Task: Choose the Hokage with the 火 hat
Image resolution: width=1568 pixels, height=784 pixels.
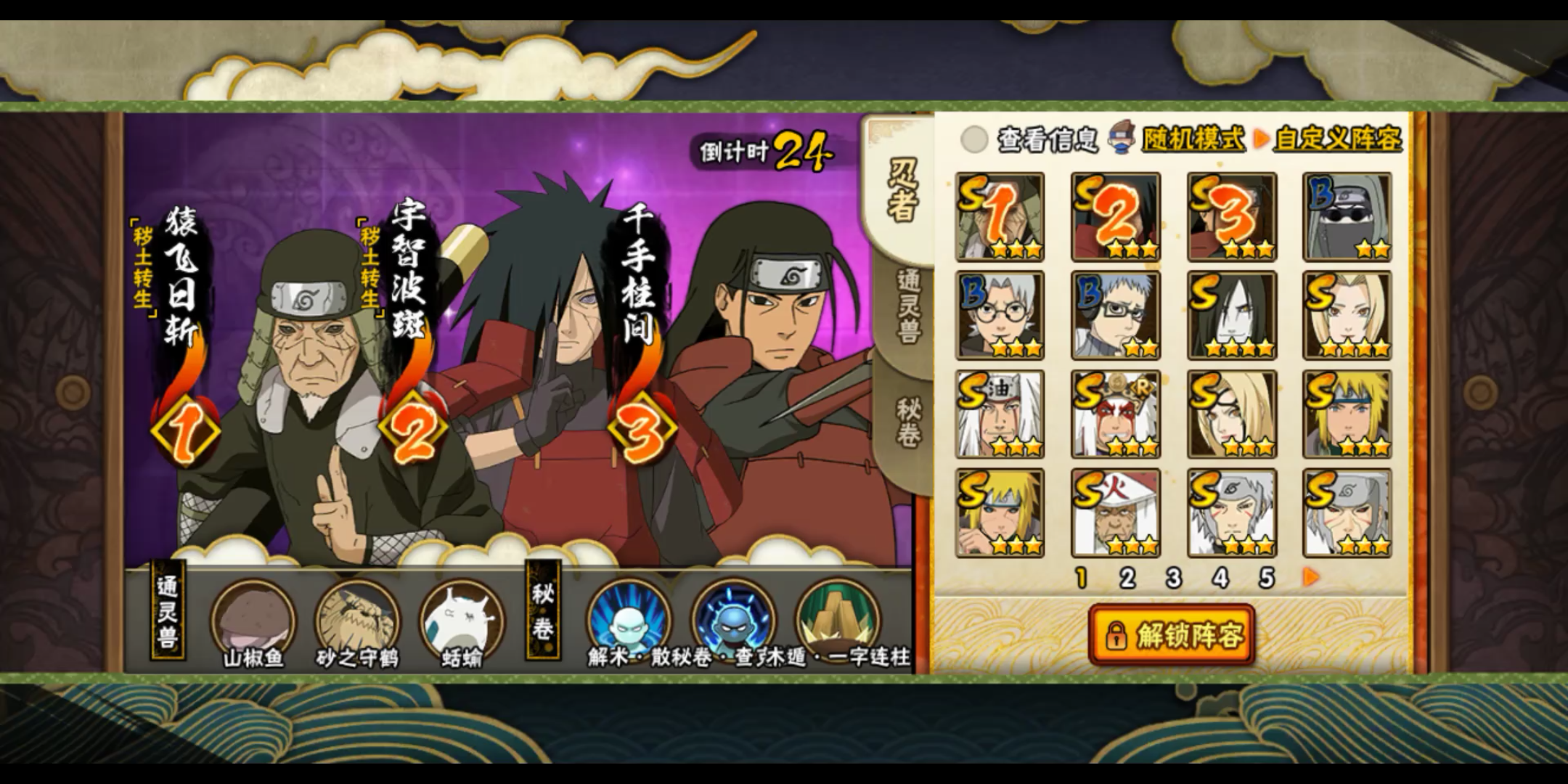Action: click(1116, 513)
